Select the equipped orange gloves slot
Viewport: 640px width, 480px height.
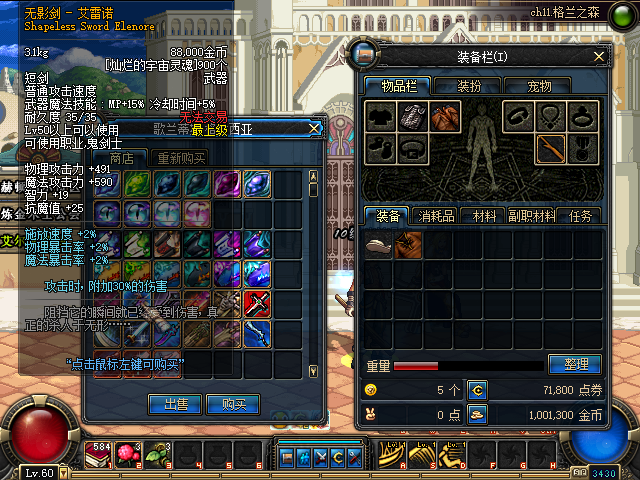point(445,116)
